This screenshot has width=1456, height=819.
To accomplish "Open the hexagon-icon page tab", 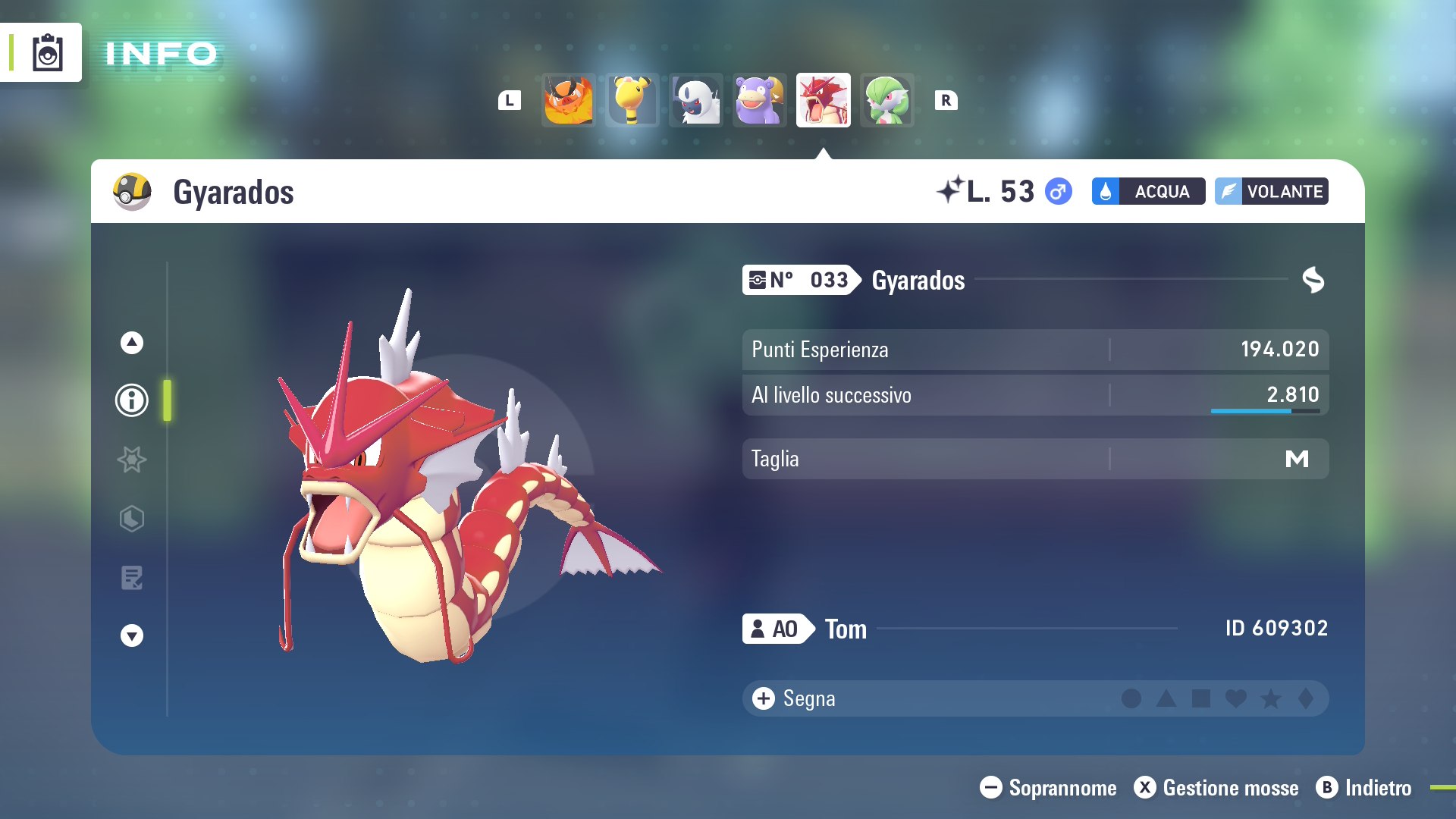I will coord(132,519).
